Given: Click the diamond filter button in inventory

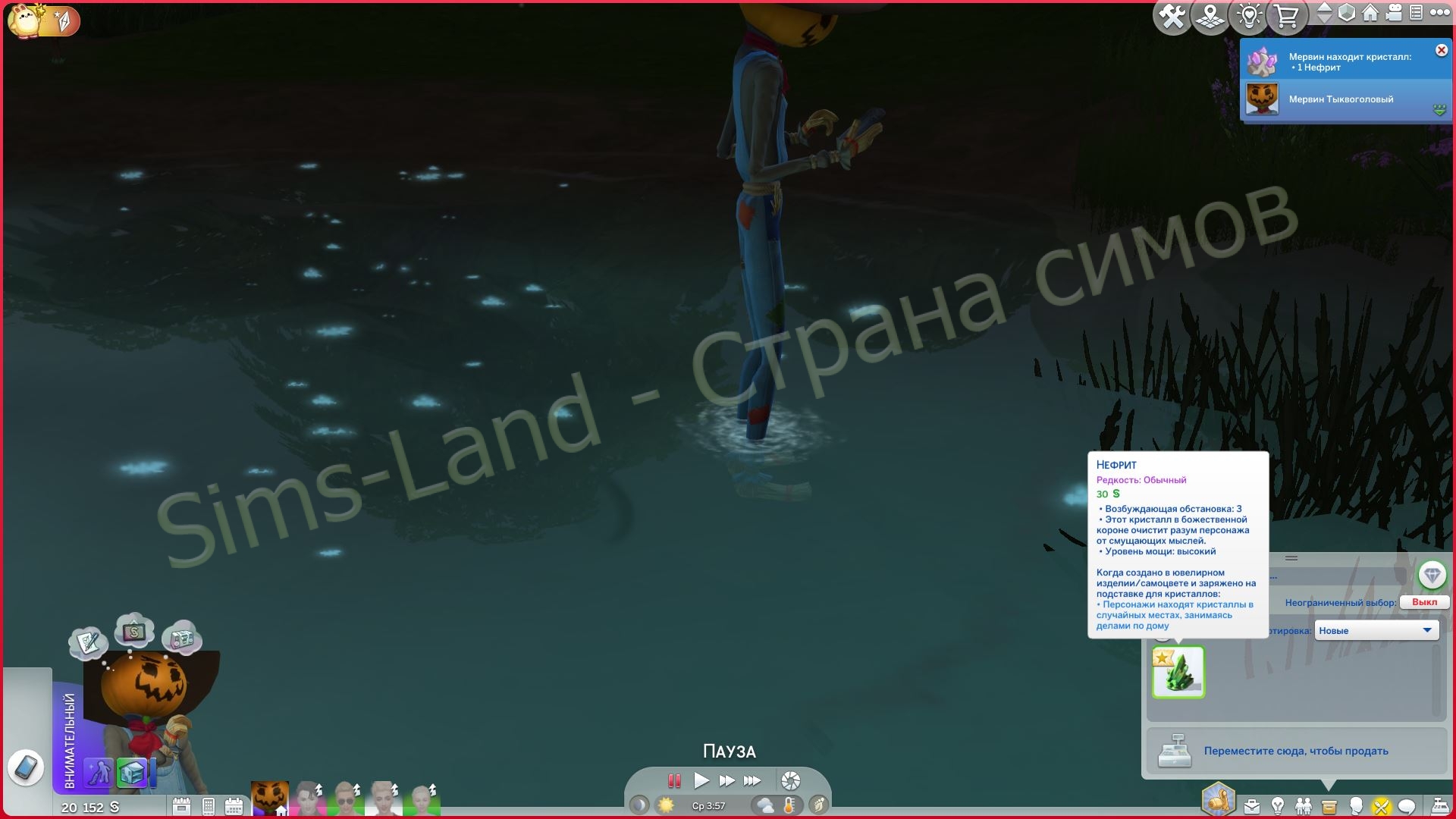Looking at the screenshot, I should pos(1432,576).
